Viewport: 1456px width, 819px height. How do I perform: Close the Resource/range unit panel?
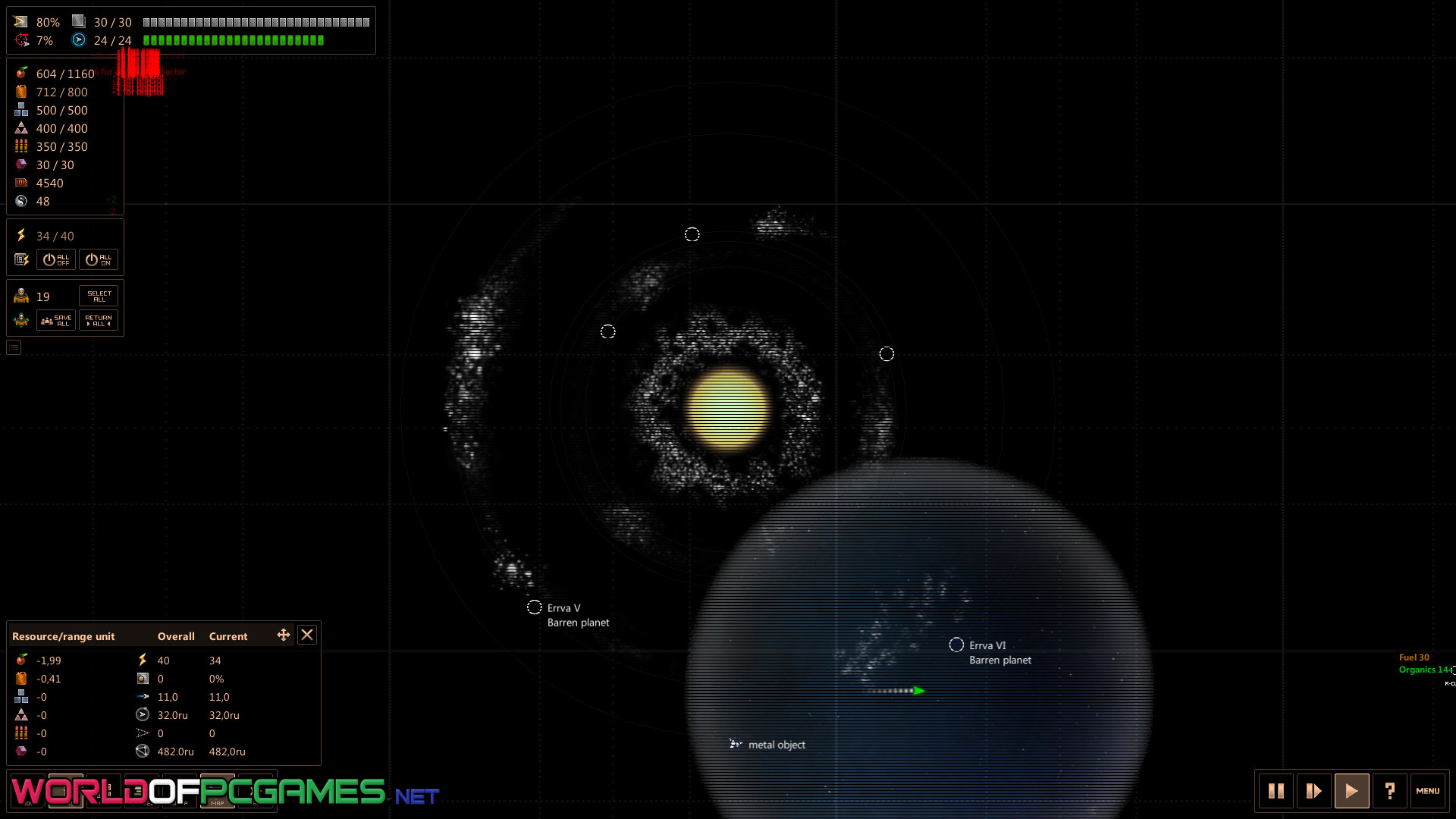coord(307,635)
